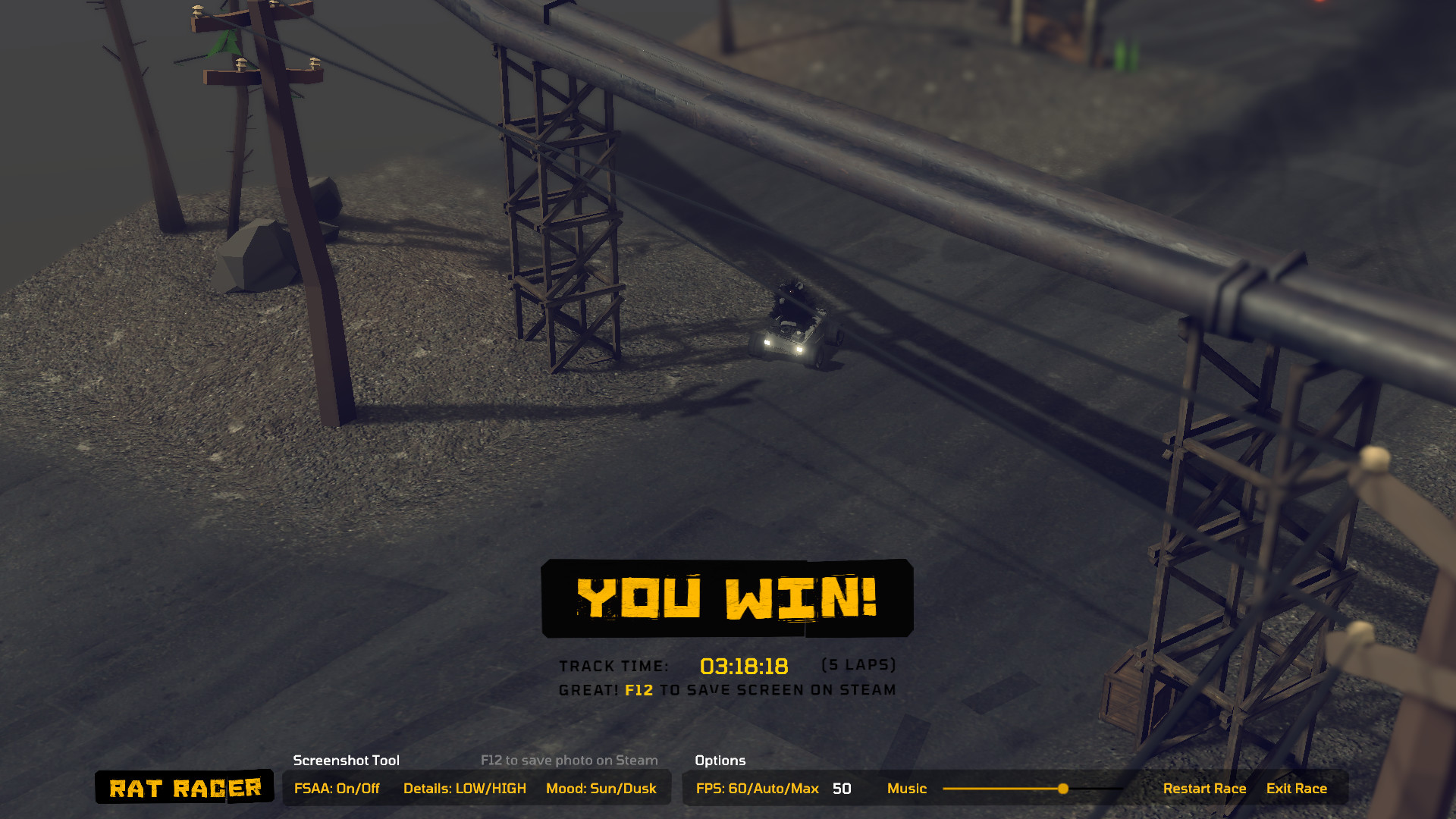Change Mood from Sun to Dusk
Image resolution: width=1456 pixels, height=819 pixels.
coord(601,788)
